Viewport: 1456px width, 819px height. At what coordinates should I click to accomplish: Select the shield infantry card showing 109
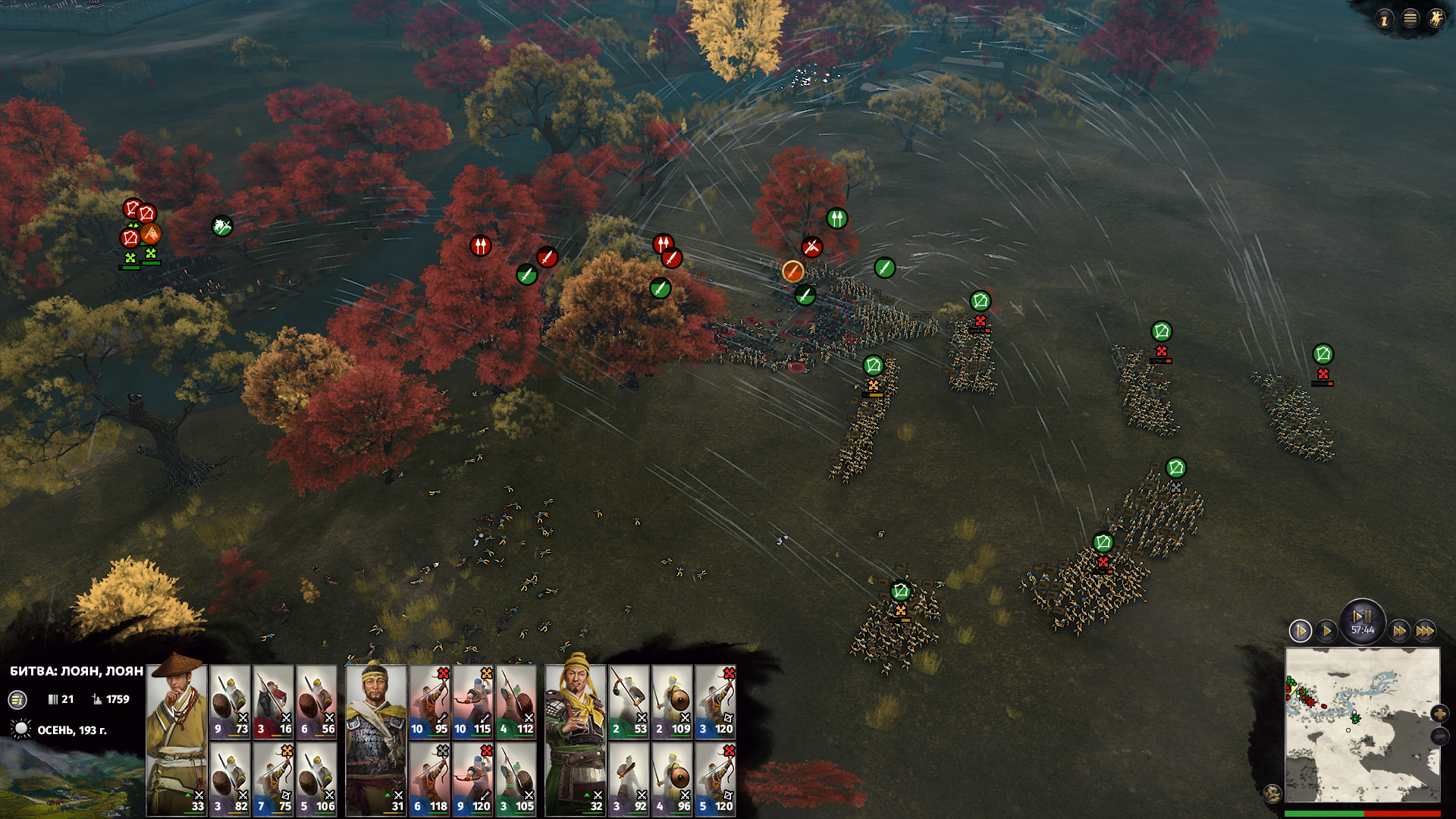tap(672, 701)
